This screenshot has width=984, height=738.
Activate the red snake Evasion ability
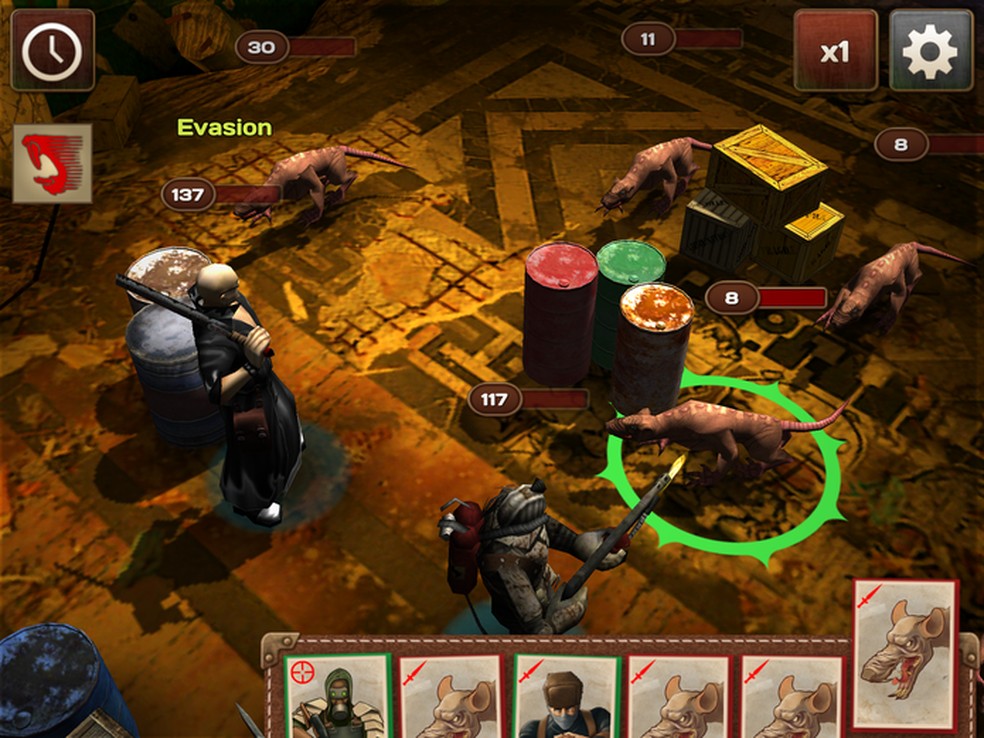click(x=53, y=163)
